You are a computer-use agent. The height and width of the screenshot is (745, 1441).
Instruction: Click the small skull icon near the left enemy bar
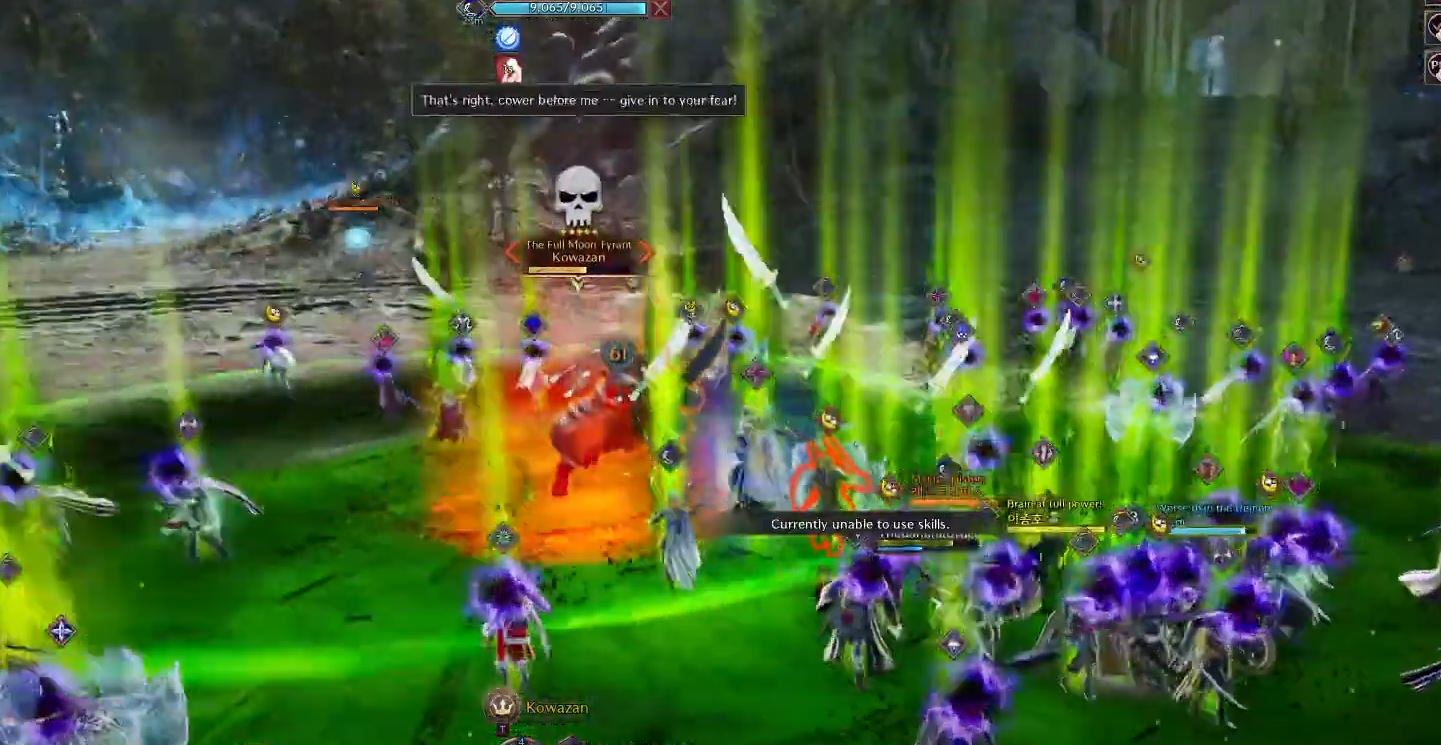[x=355, y=189]
